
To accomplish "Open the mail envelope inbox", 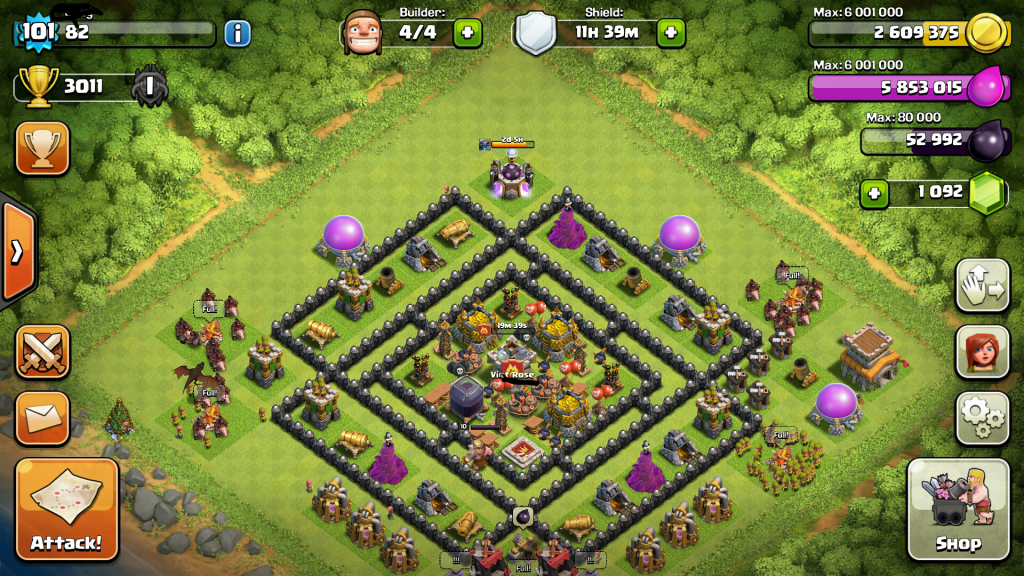I will click(x=43, y=418).
